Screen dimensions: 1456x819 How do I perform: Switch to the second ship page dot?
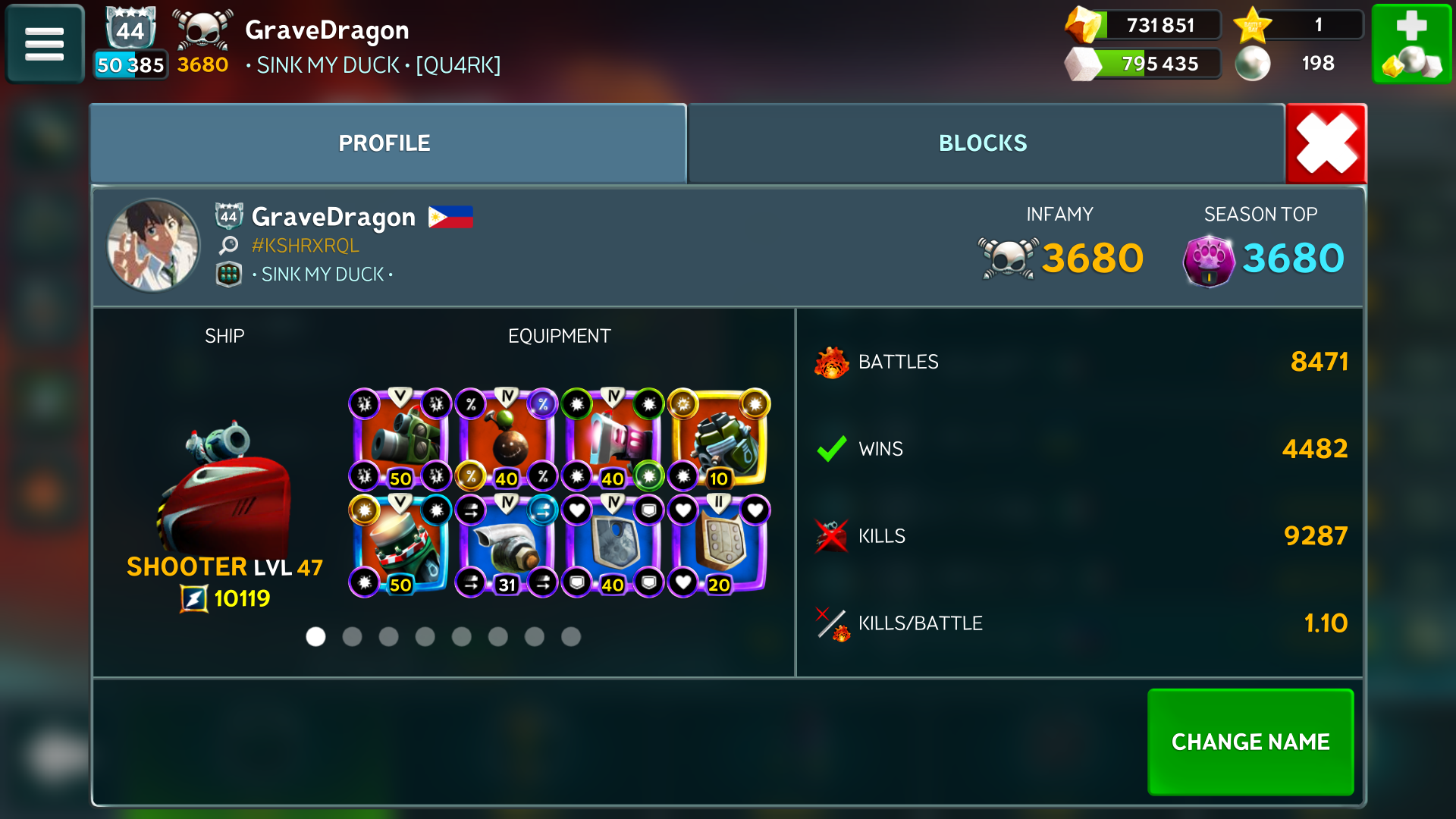point(352,637)
